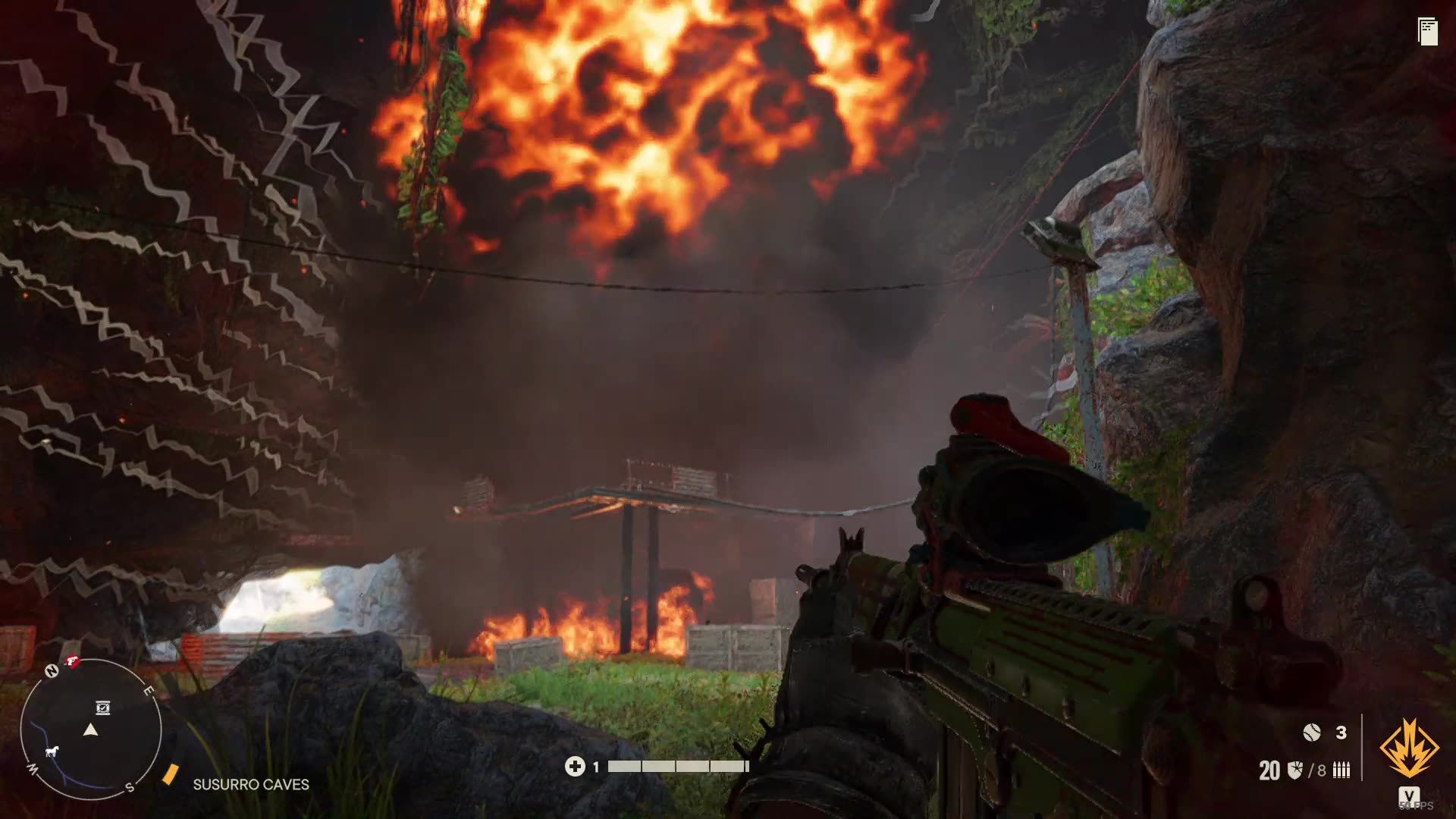The width and height of the screenshot is (1456, 819).
Task: Select the red weapon shop marker on minimap
Action: point(71,663)
